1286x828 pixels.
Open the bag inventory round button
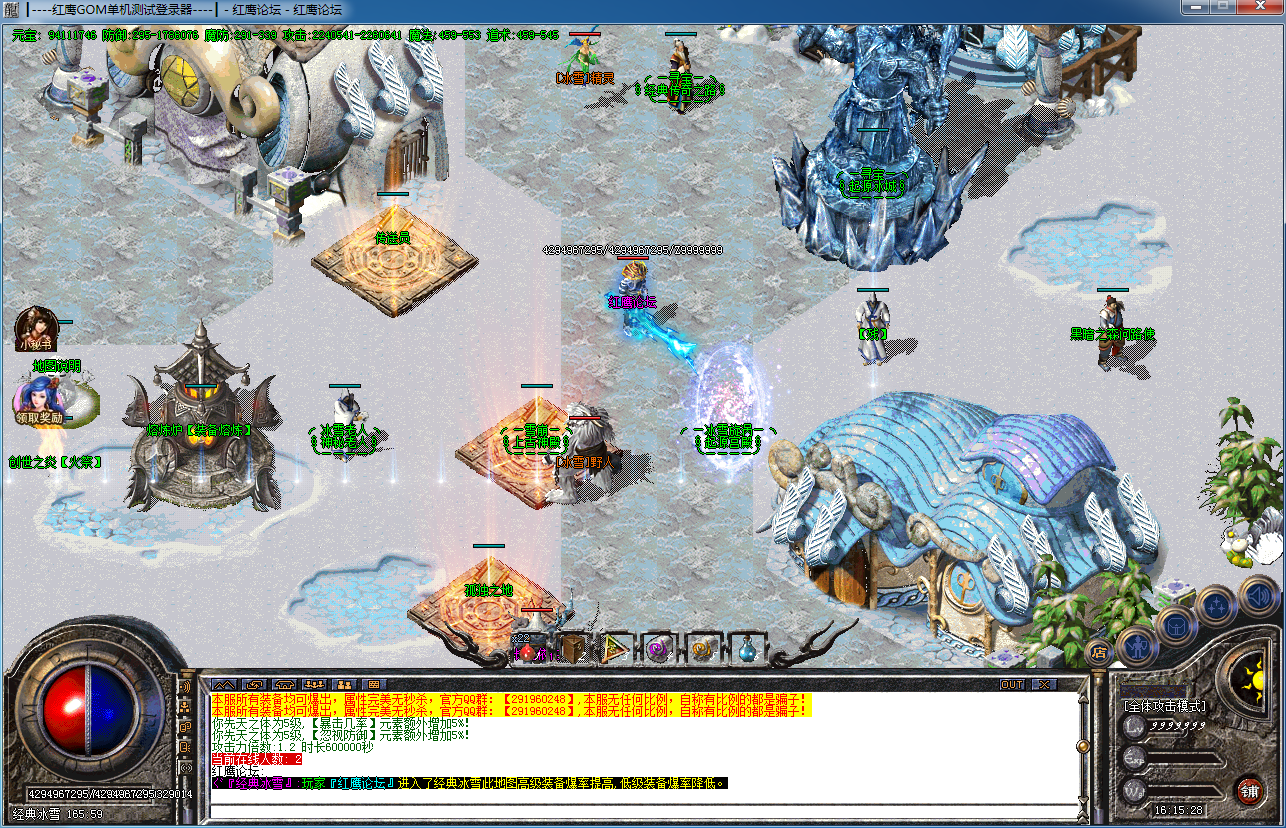(x=1177, y=627)
